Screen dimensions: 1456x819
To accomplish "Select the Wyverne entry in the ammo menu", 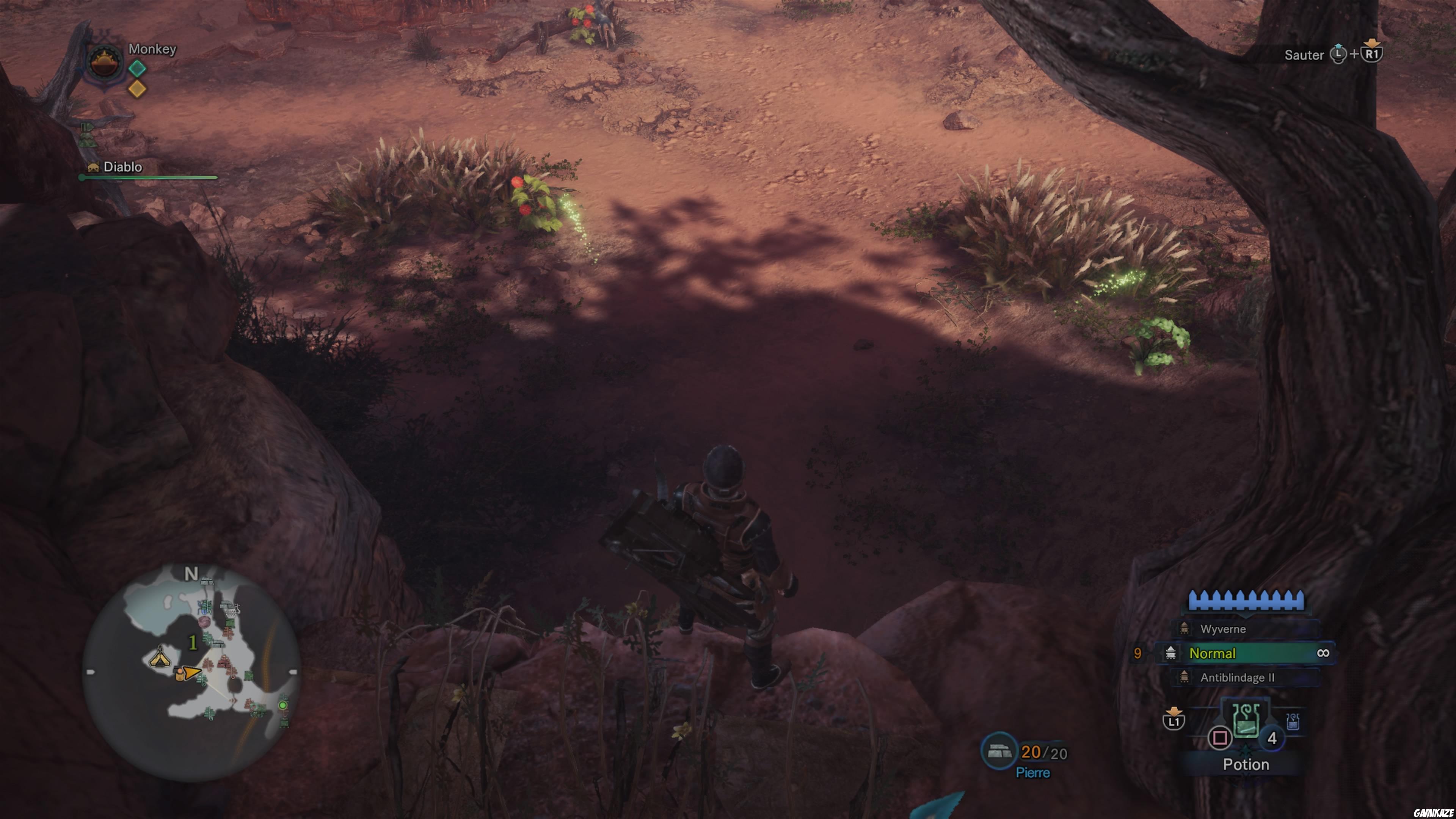I will pos(1224,630).
